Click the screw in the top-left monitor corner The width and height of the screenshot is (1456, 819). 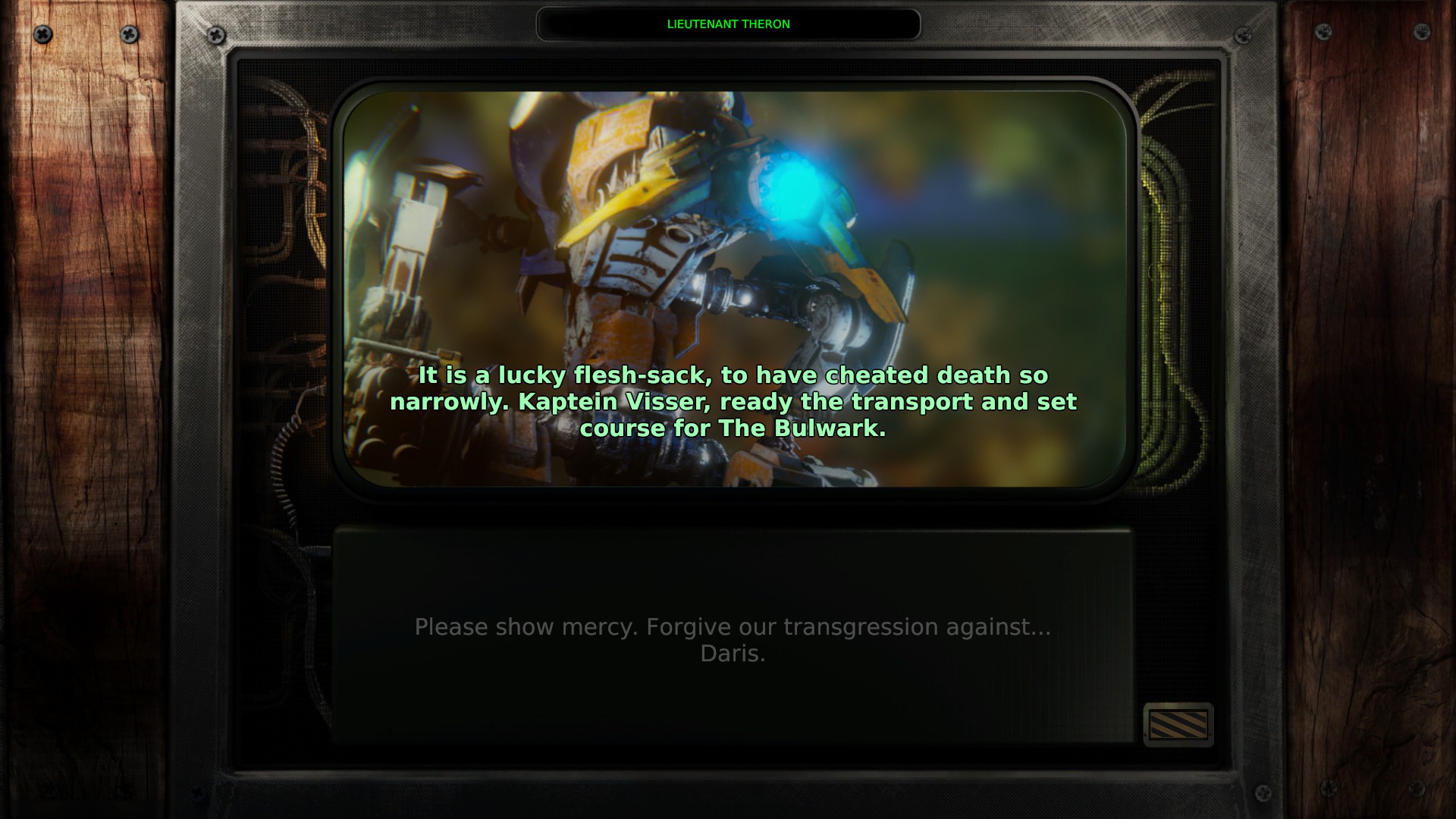(216, 35)
